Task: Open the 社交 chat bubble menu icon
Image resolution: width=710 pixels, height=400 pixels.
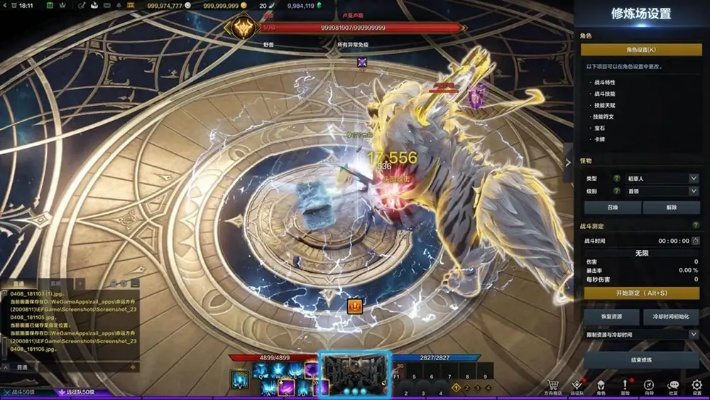Action: tap(673, 385)
